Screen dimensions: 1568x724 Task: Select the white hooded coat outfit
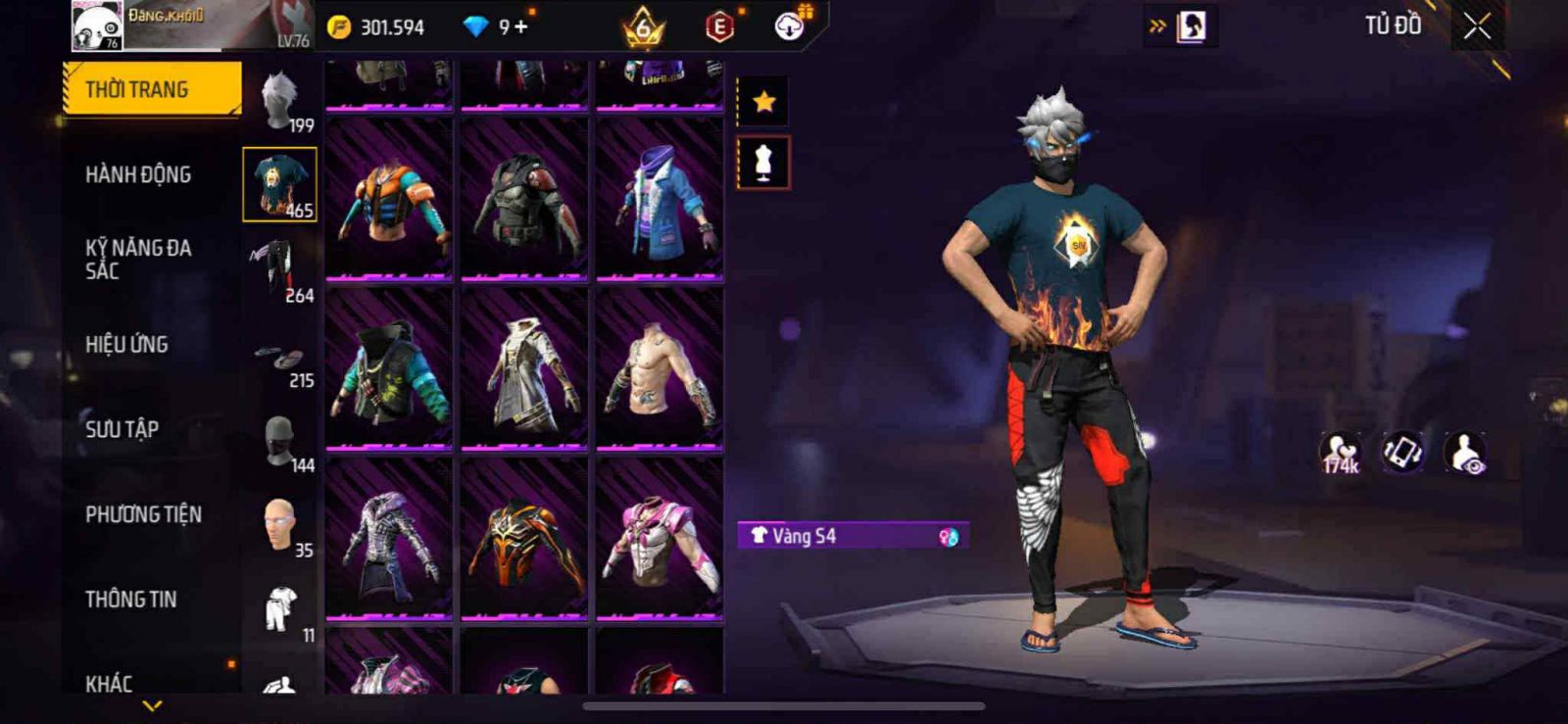[x=524, y=370]
